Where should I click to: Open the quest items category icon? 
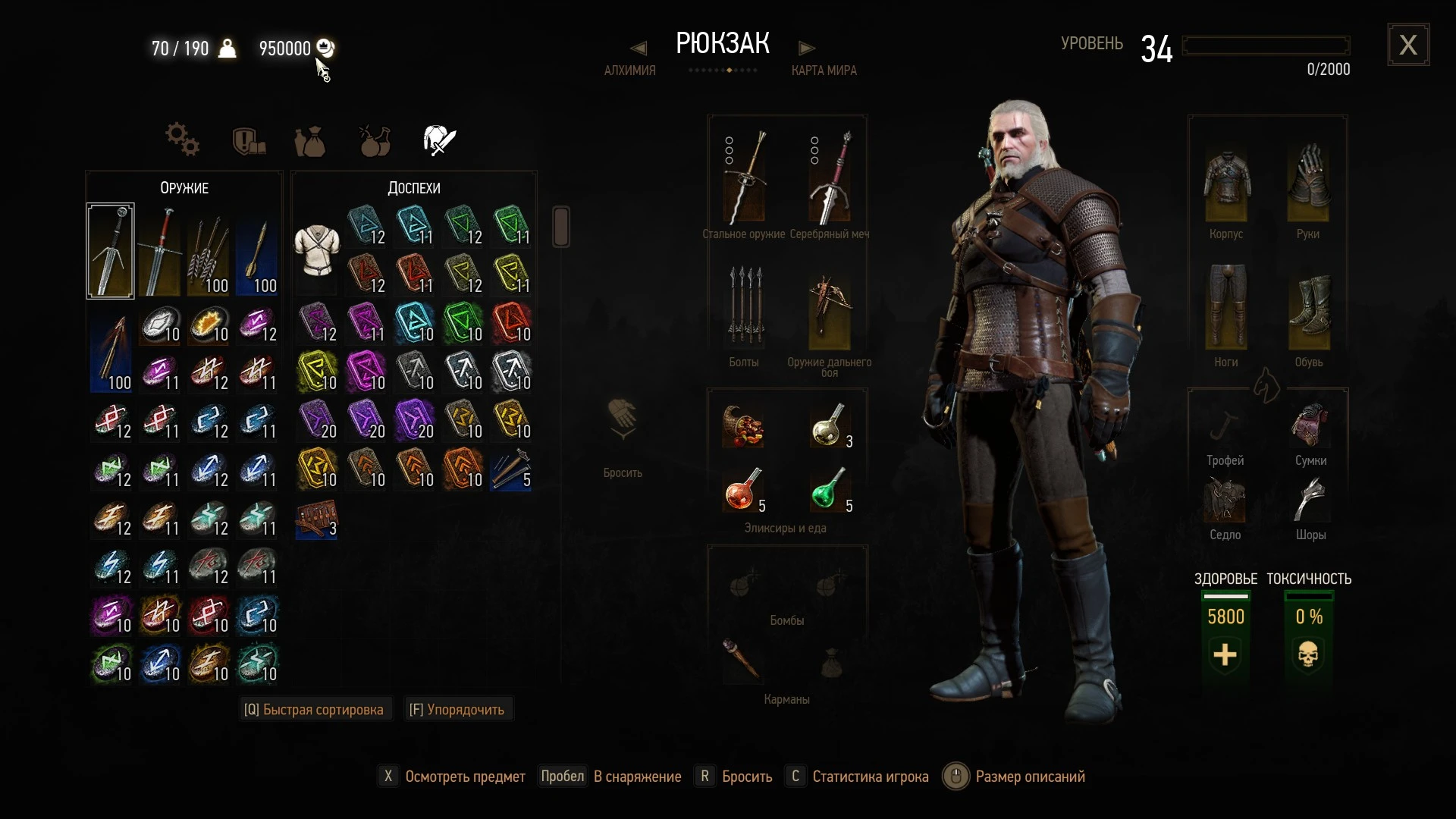(x=248, y=140)
